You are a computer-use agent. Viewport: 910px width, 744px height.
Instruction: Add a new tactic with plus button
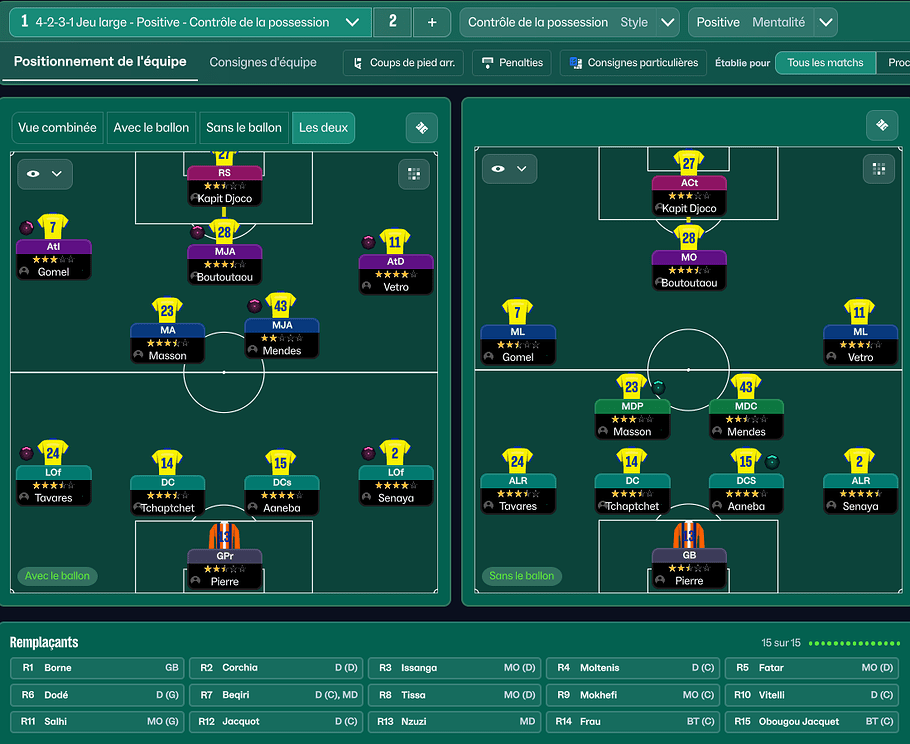(x=431, y=22)
